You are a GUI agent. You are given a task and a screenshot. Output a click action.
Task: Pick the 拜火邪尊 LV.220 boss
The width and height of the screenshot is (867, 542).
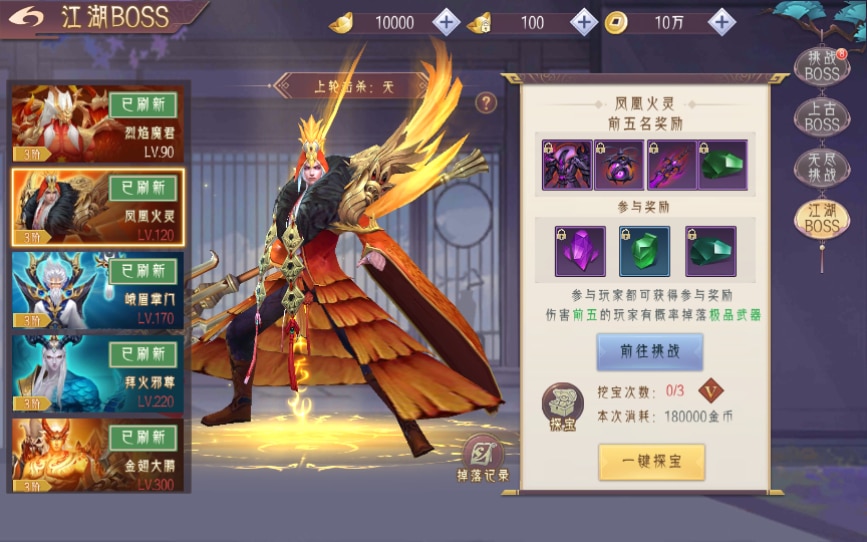point(97,372)
